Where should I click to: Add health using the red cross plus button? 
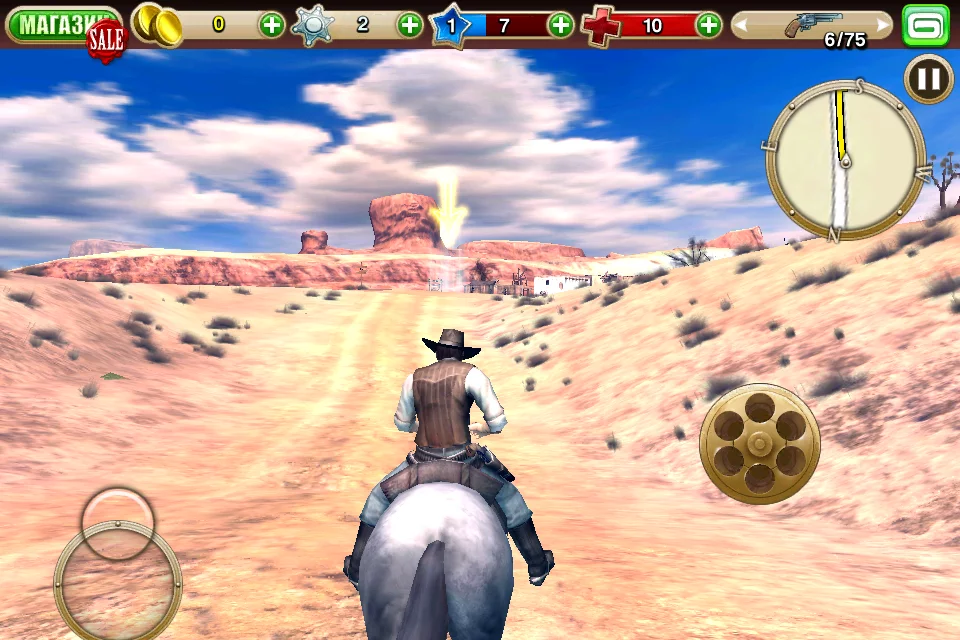[708, 25]
